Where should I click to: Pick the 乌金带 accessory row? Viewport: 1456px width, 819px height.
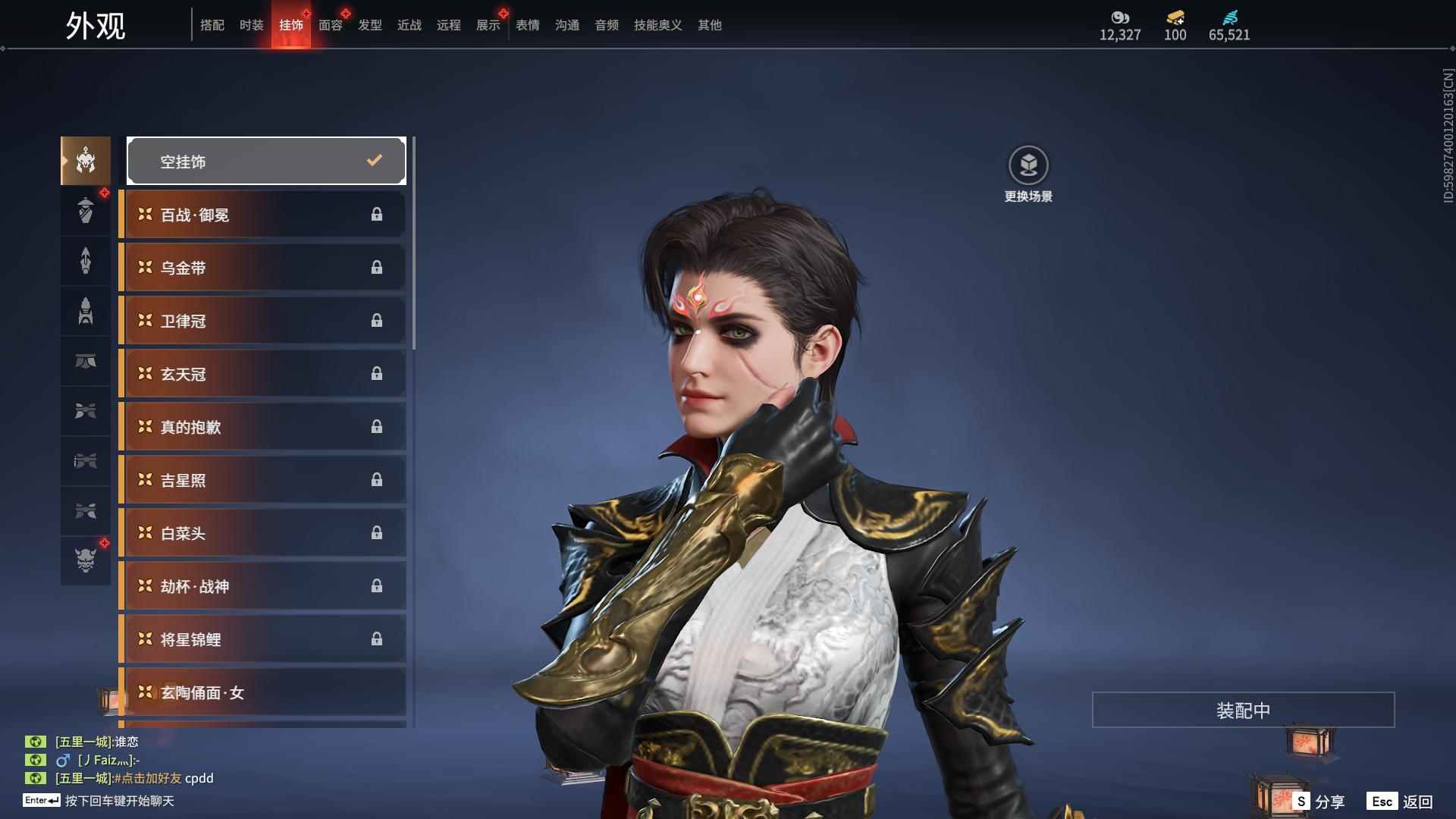tap(263, 268)
